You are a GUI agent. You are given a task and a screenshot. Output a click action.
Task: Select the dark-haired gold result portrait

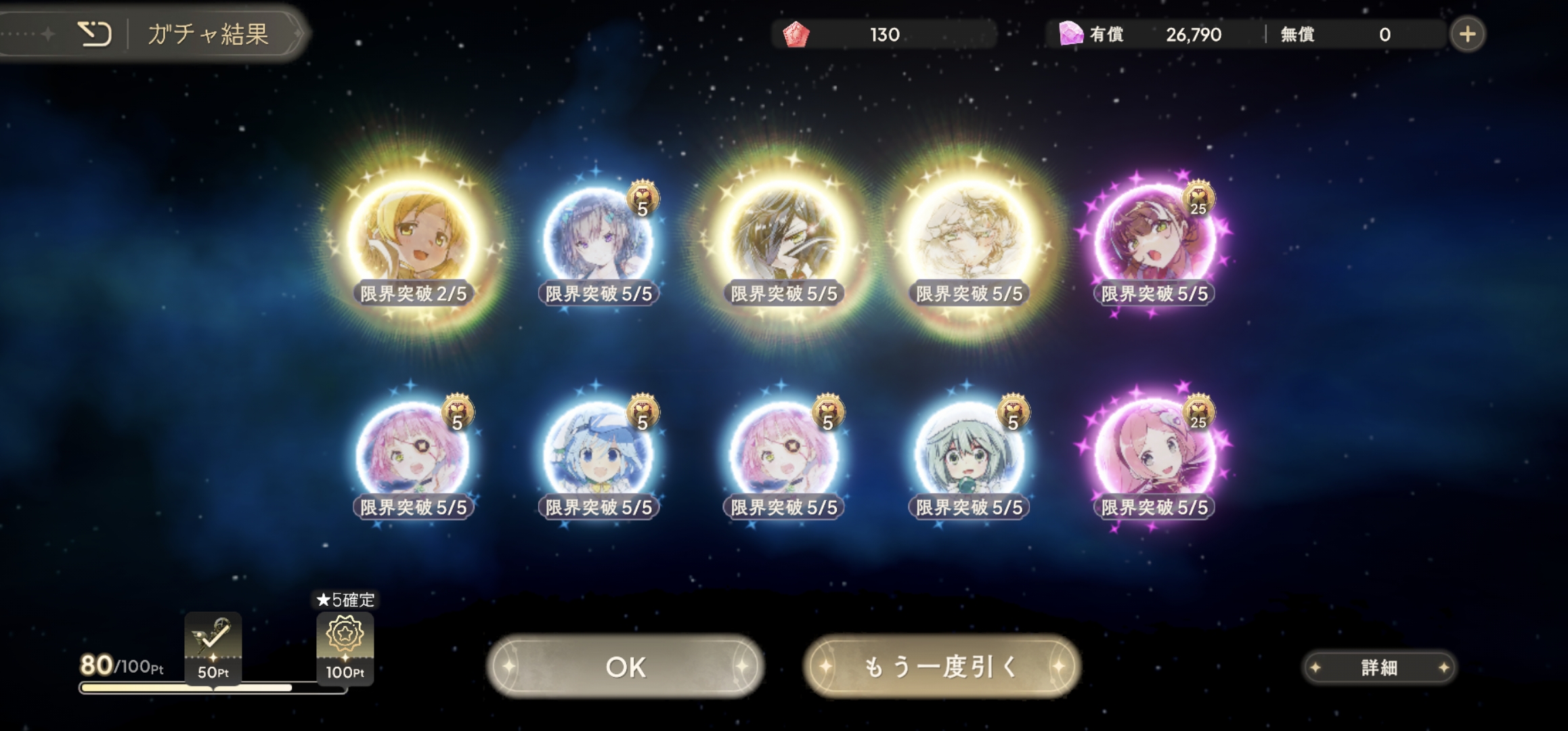pos(784,238)
